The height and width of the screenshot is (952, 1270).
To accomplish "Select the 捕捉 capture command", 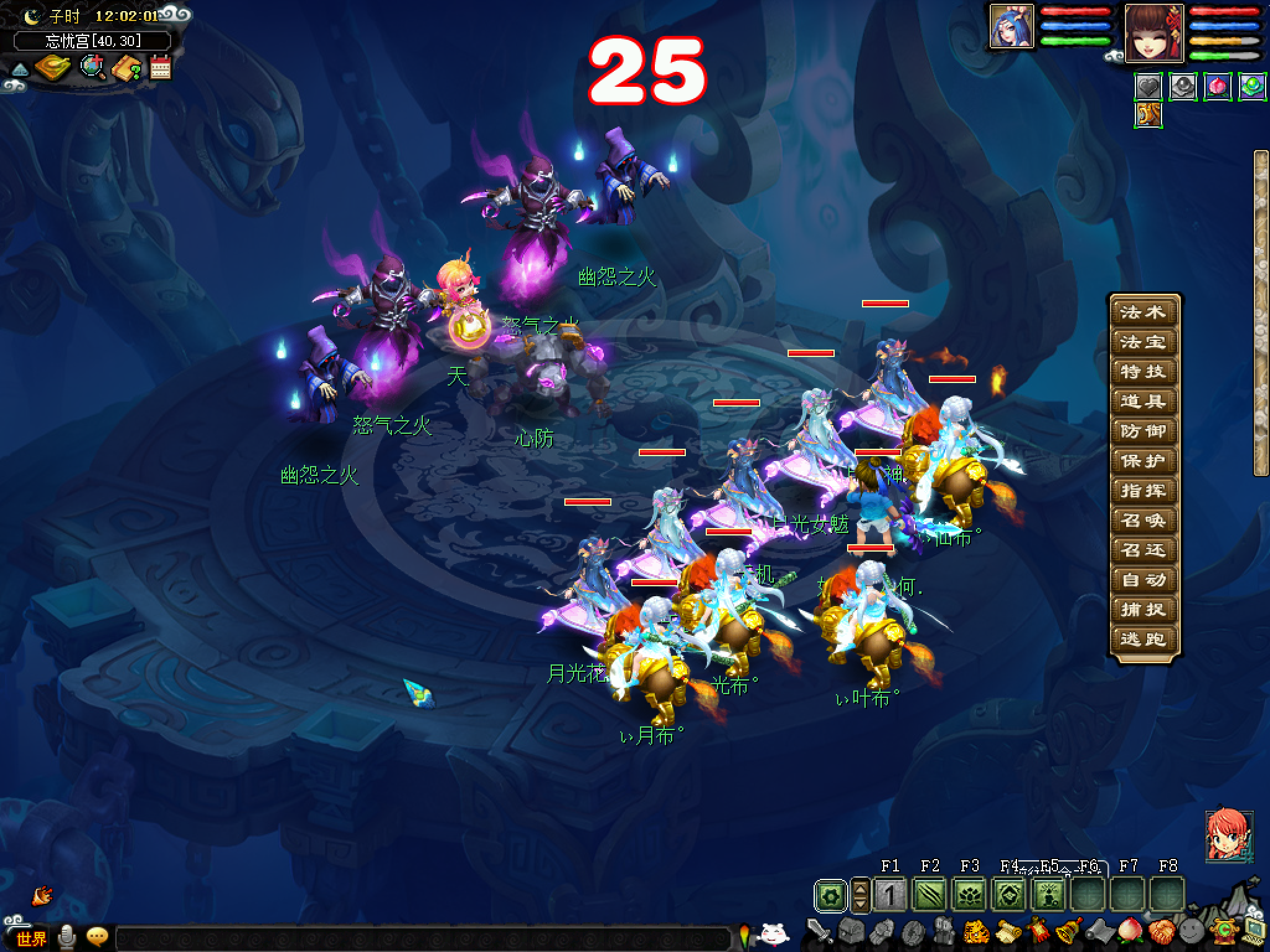I will (x=1142, y=610).
